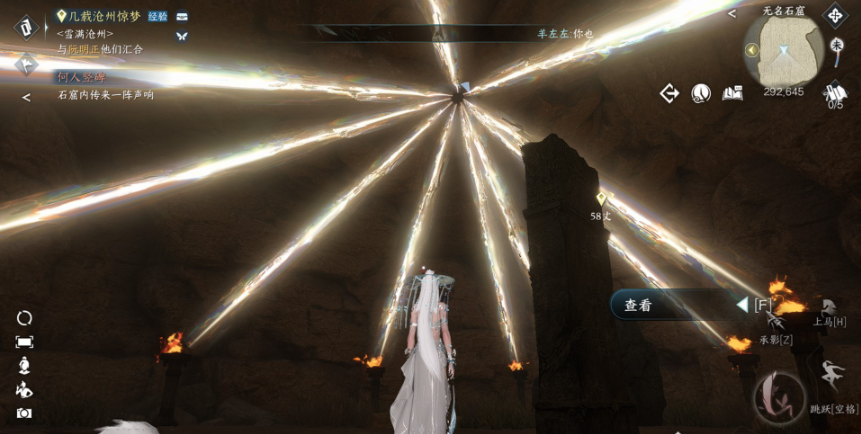The height and width of the screenshot is (434, 861).
Task: Collapse the top-right panel with the arrow
Action: tap(732, 14)
